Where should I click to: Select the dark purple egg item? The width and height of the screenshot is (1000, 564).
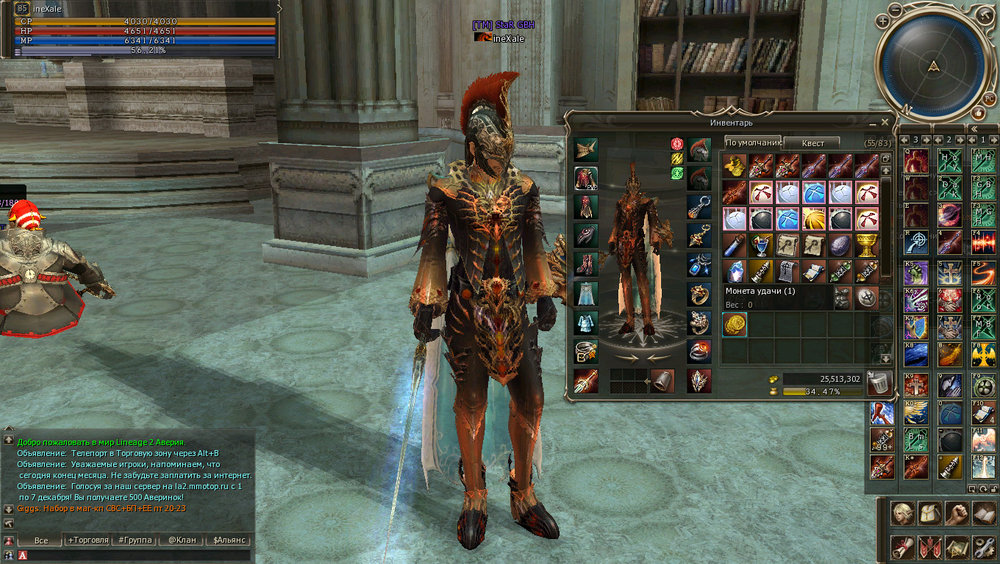coord(840,245)
